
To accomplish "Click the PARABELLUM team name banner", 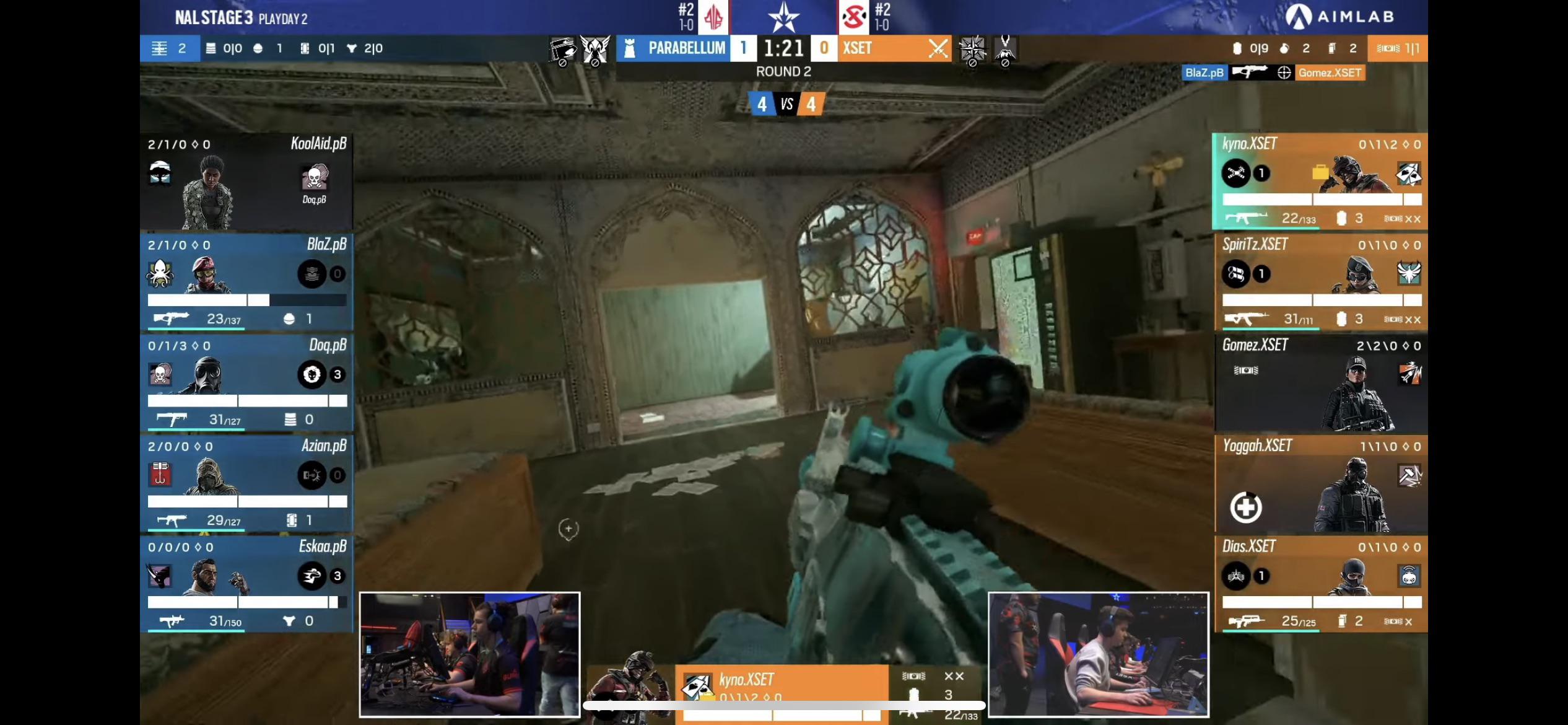I will point(687,48).
